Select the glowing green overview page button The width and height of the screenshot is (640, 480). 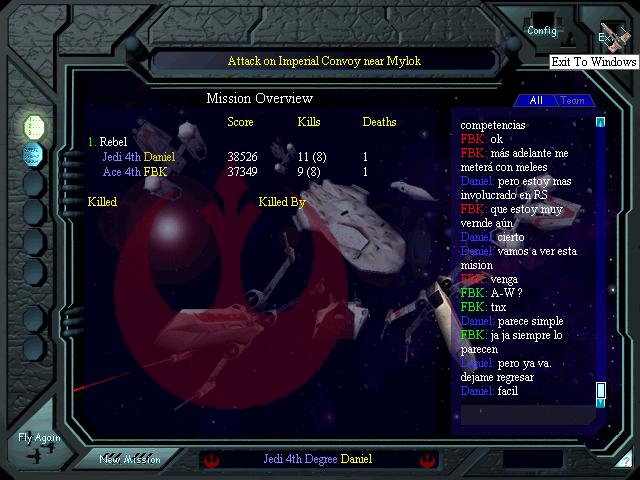(x=34, y=126)
